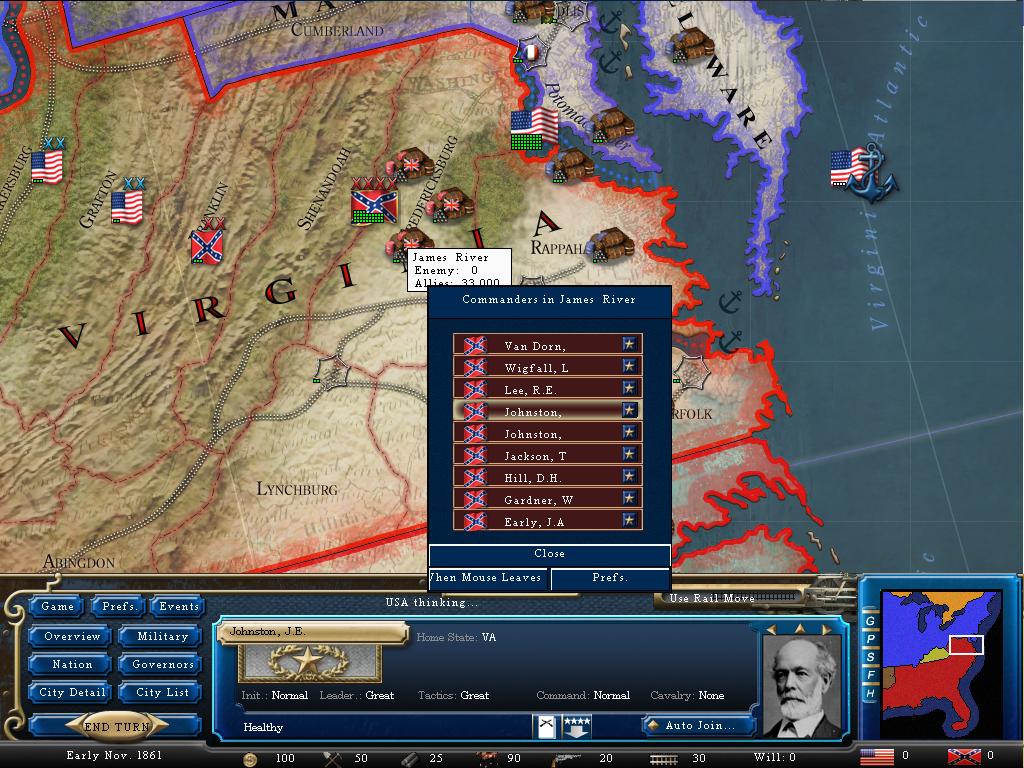Image resolution: width=1024 pixels, height=768 pixels.
Task: View the Governors screen
Action: point(162,665)
